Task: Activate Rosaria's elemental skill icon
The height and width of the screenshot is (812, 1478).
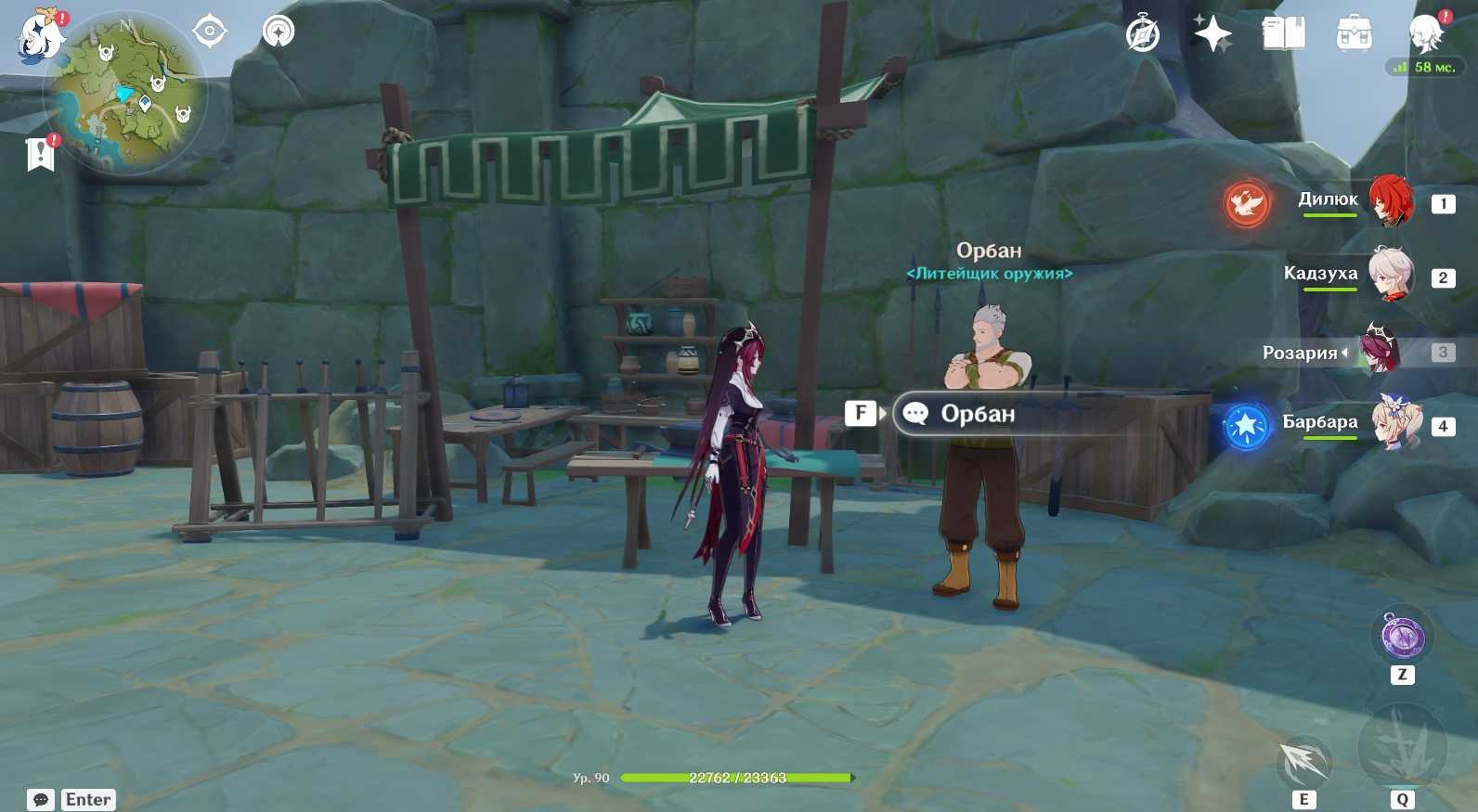Action: coord(1304,762)
